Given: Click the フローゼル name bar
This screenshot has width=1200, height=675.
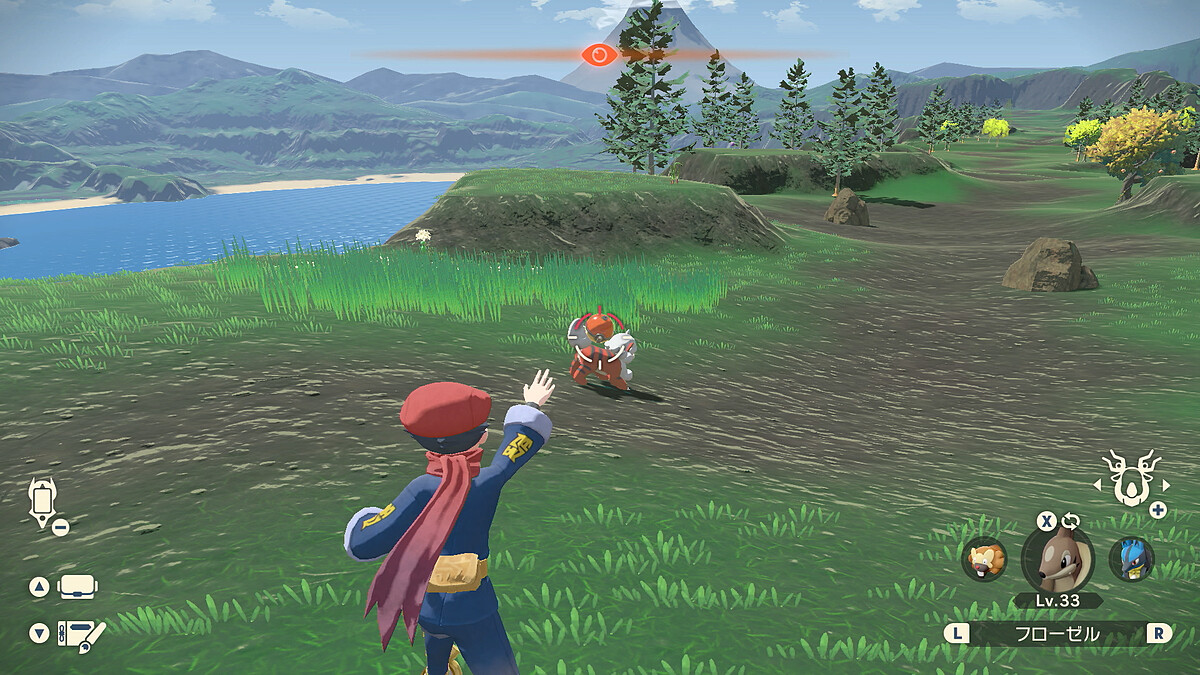Looking at the screenshot, I should click(x=1059, y=633).
